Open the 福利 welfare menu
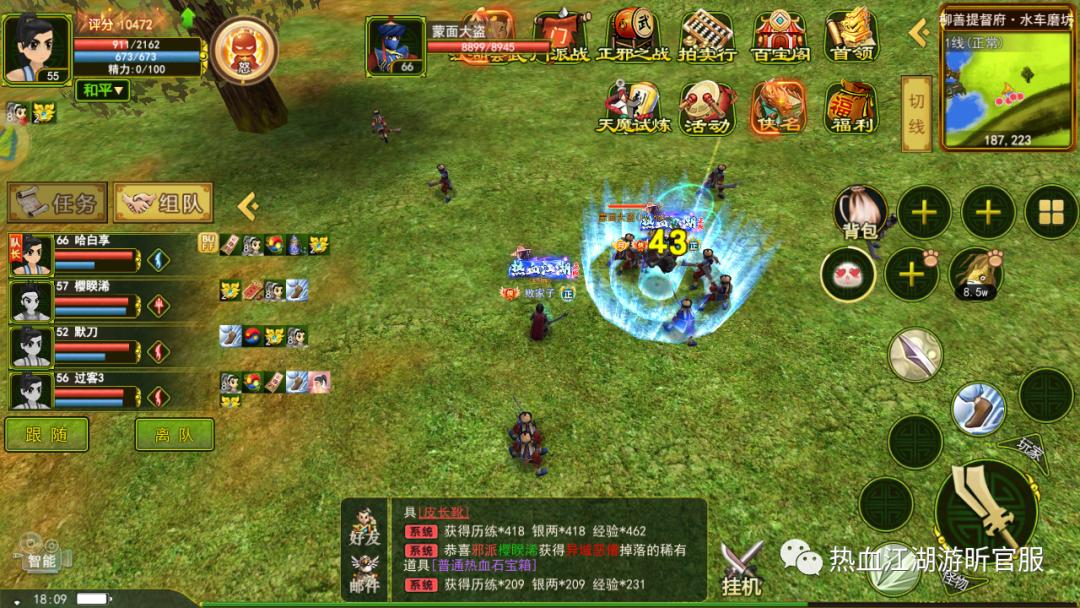 point(851,107)
